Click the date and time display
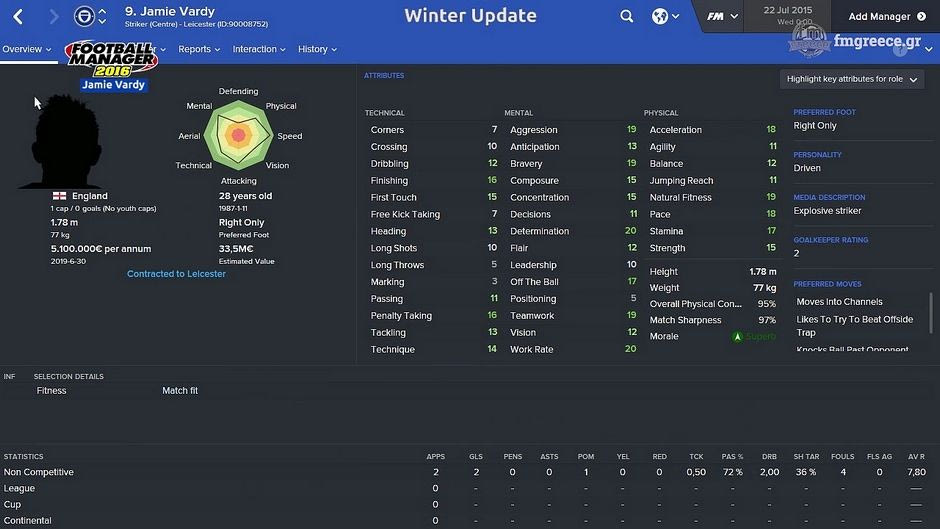940x529 pixels. (787, 15)
